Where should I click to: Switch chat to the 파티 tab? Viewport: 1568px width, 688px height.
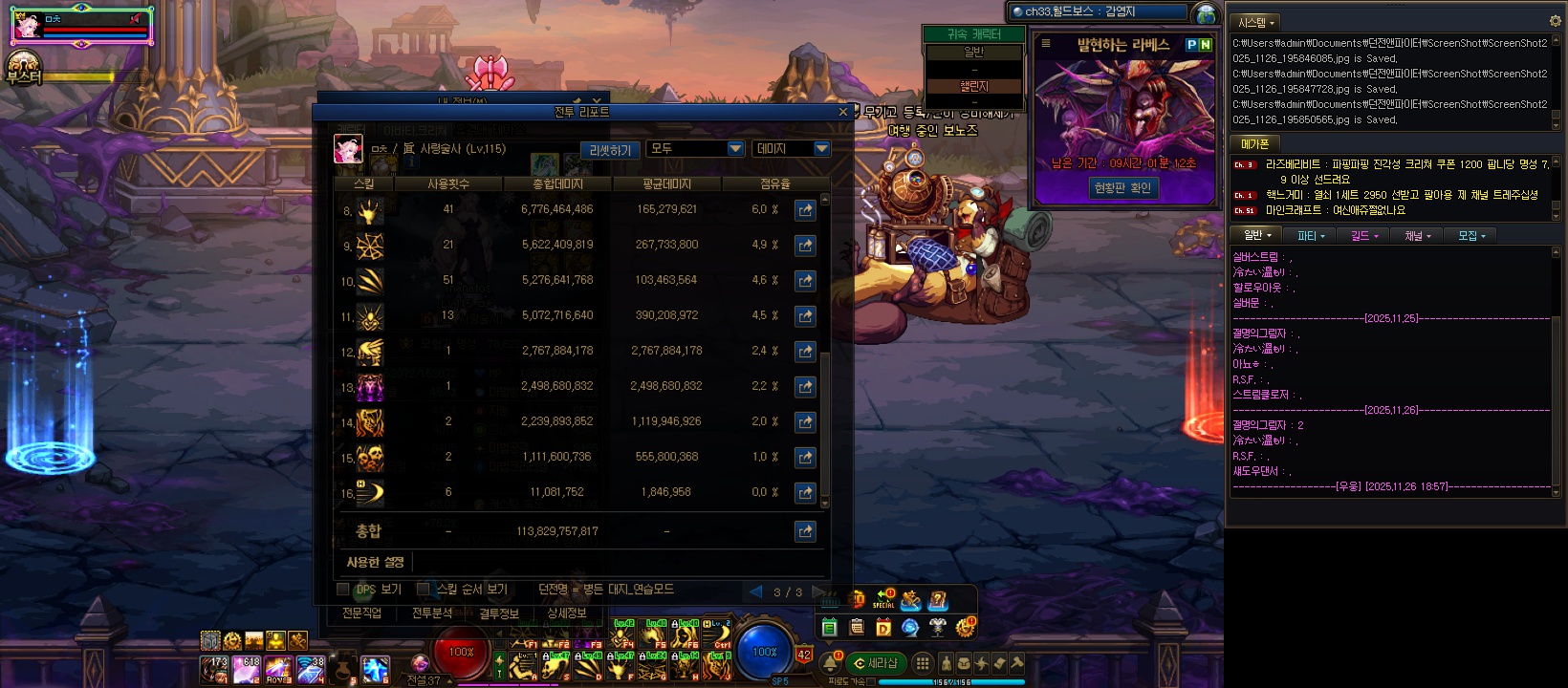(x=1310, y=236)
